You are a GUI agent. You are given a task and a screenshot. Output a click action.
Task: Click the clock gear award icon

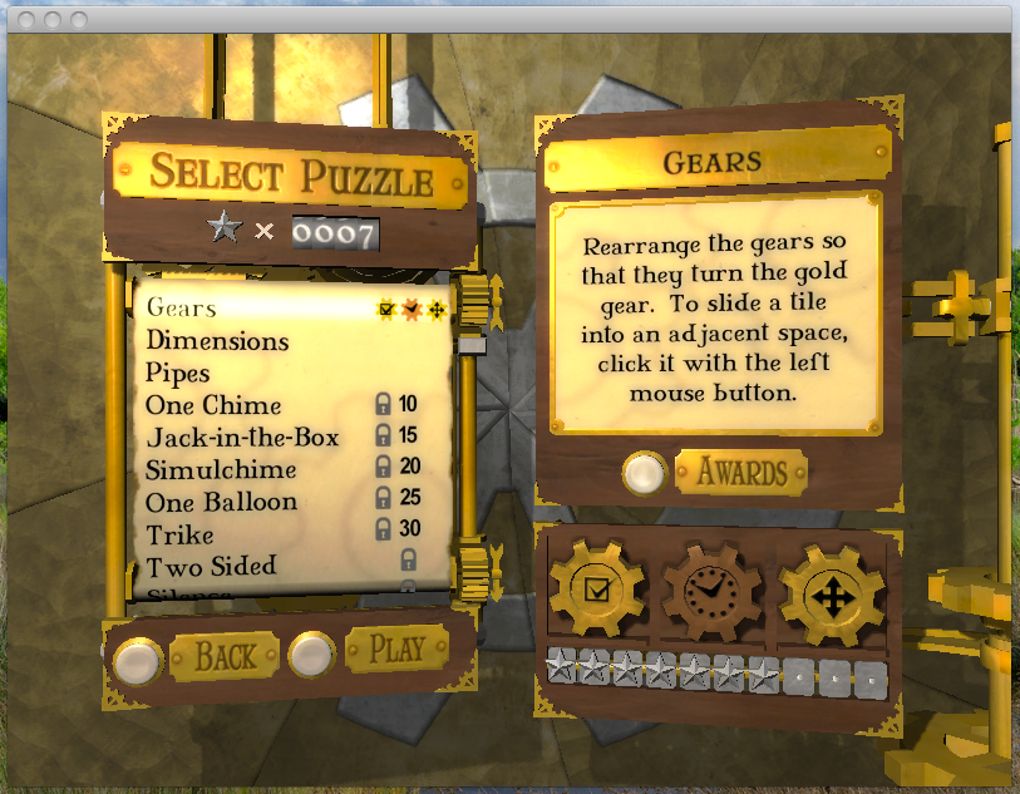point(711,593)
